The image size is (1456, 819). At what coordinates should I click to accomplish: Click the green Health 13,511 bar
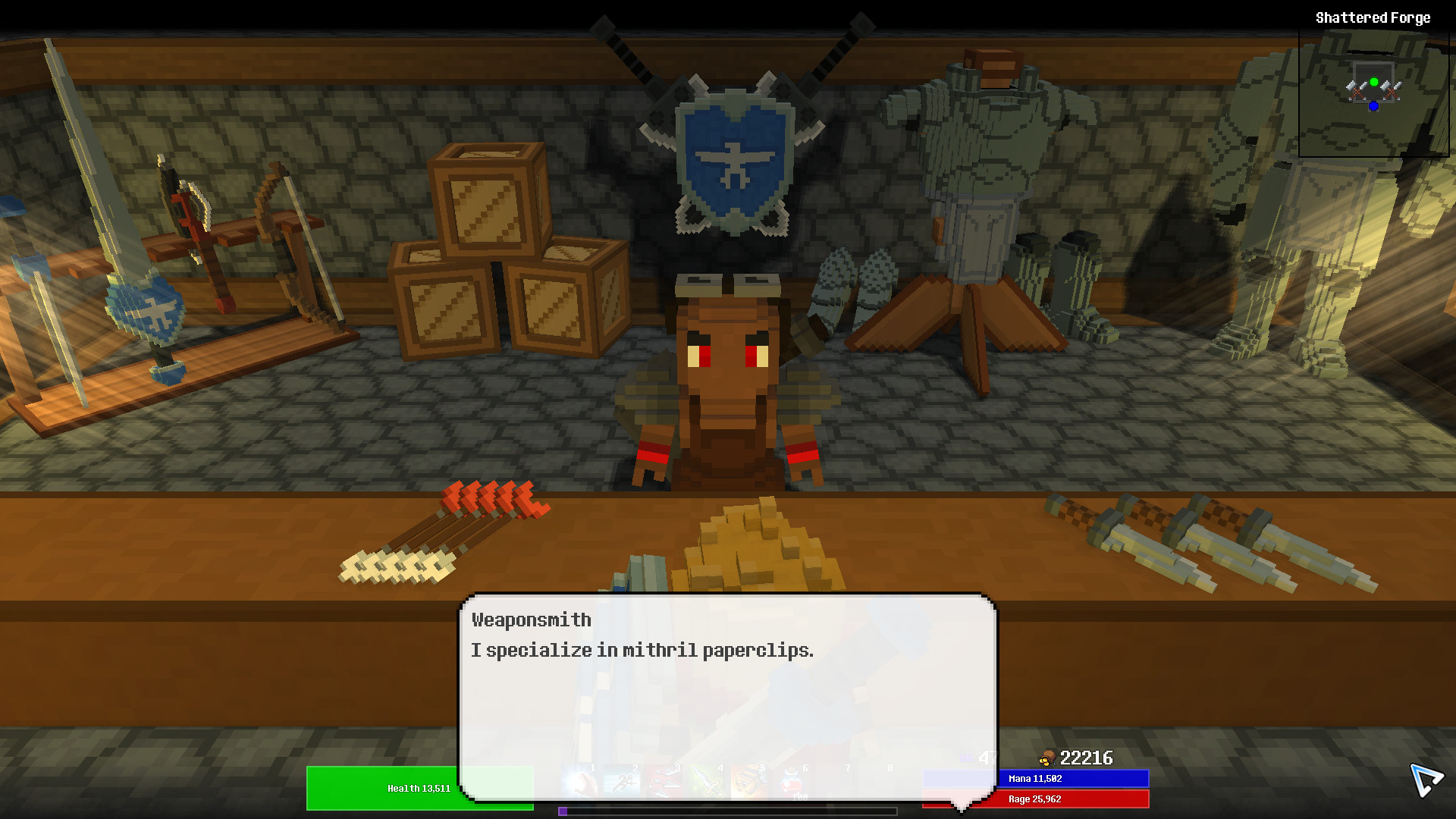pos(419,788)
